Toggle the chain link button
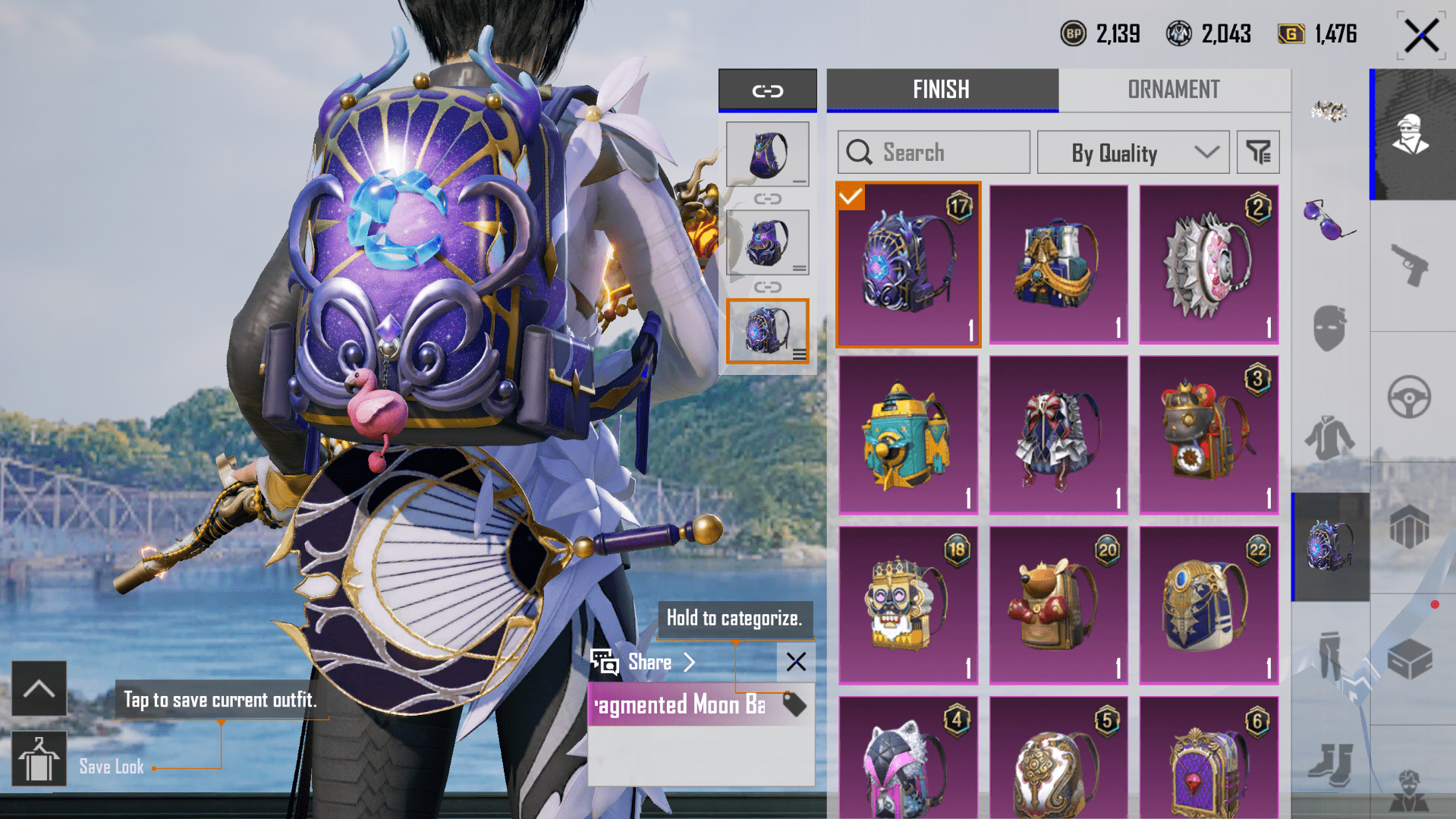 point(767,91)
